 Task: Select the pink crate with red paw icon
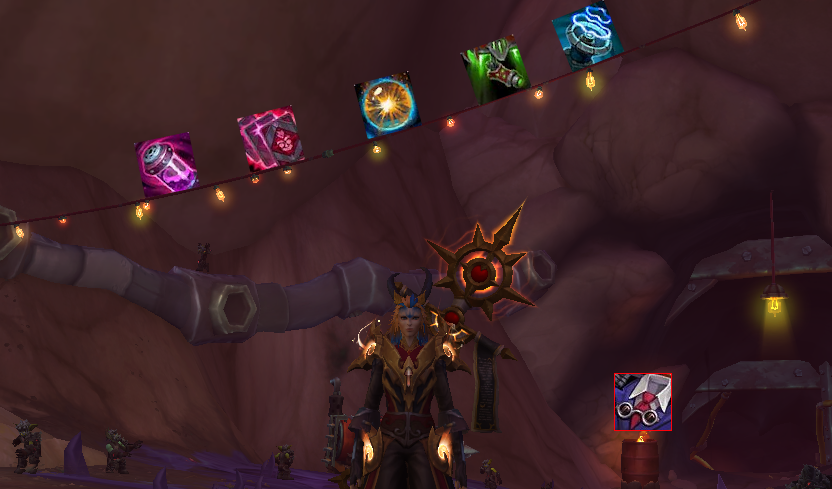pyautogui.click(x=271, y=140)
